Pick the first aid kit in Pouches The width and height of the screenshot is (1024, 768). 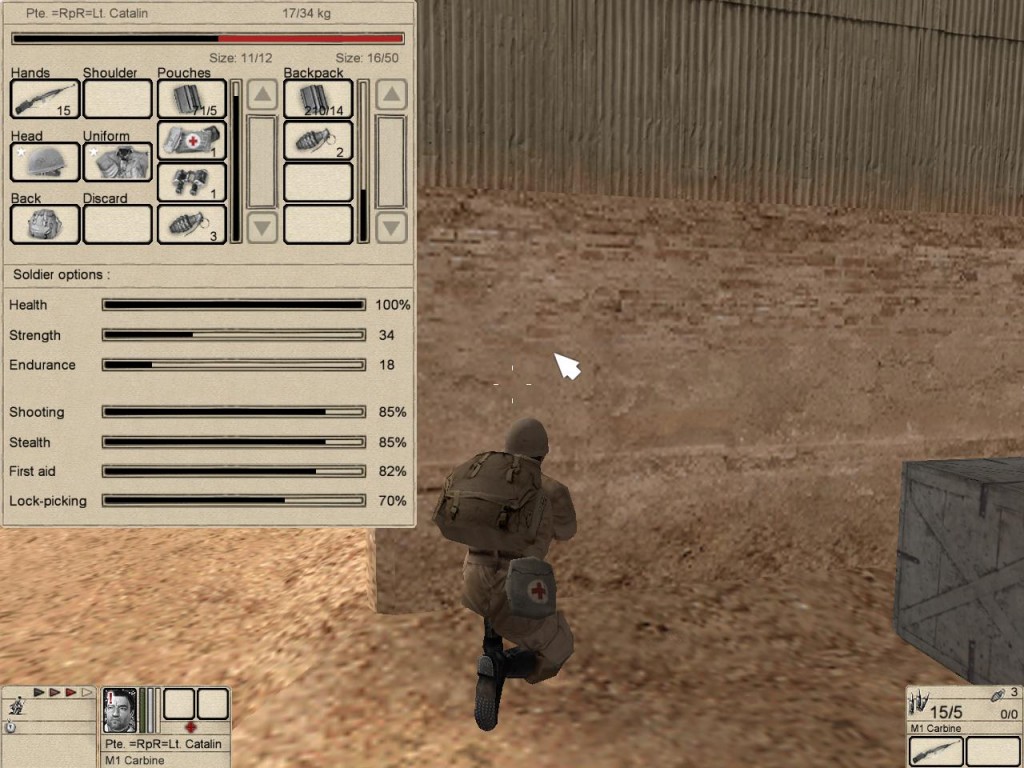coord(191,141)
